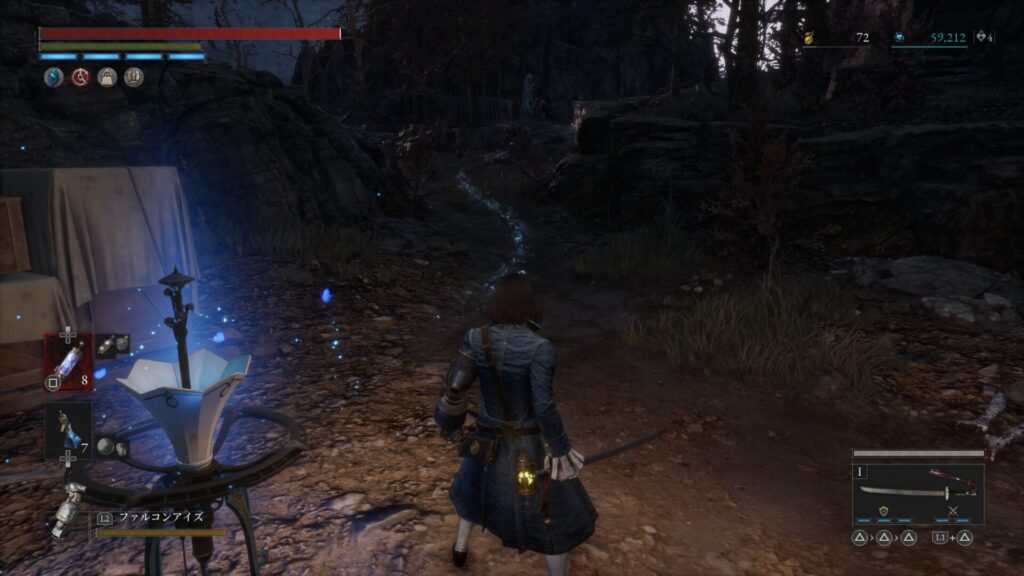This screenshot has width=1024, height=576.
Task: Click the shield guard icon on weapon panel
Action: (885, 511)
